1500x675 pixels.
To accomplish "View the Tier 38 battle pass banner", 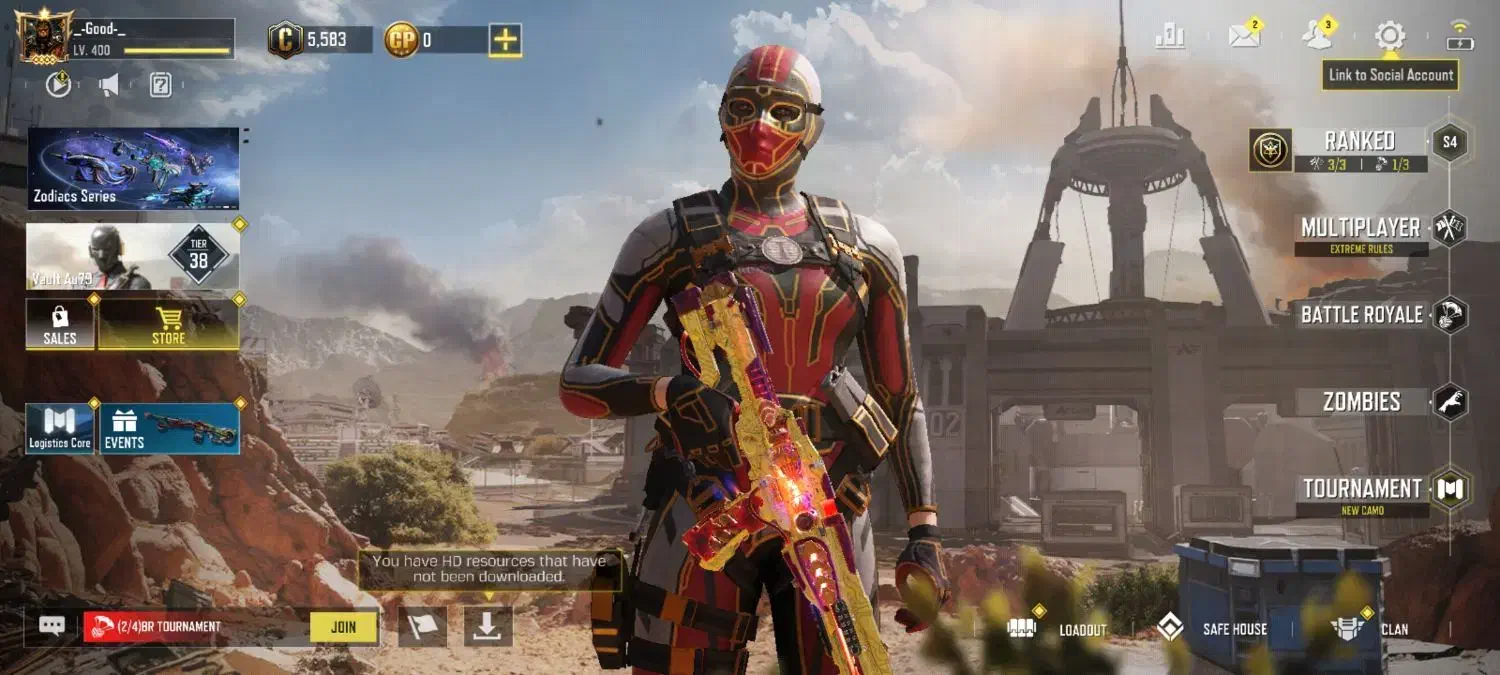I will [x=133, y=256].
